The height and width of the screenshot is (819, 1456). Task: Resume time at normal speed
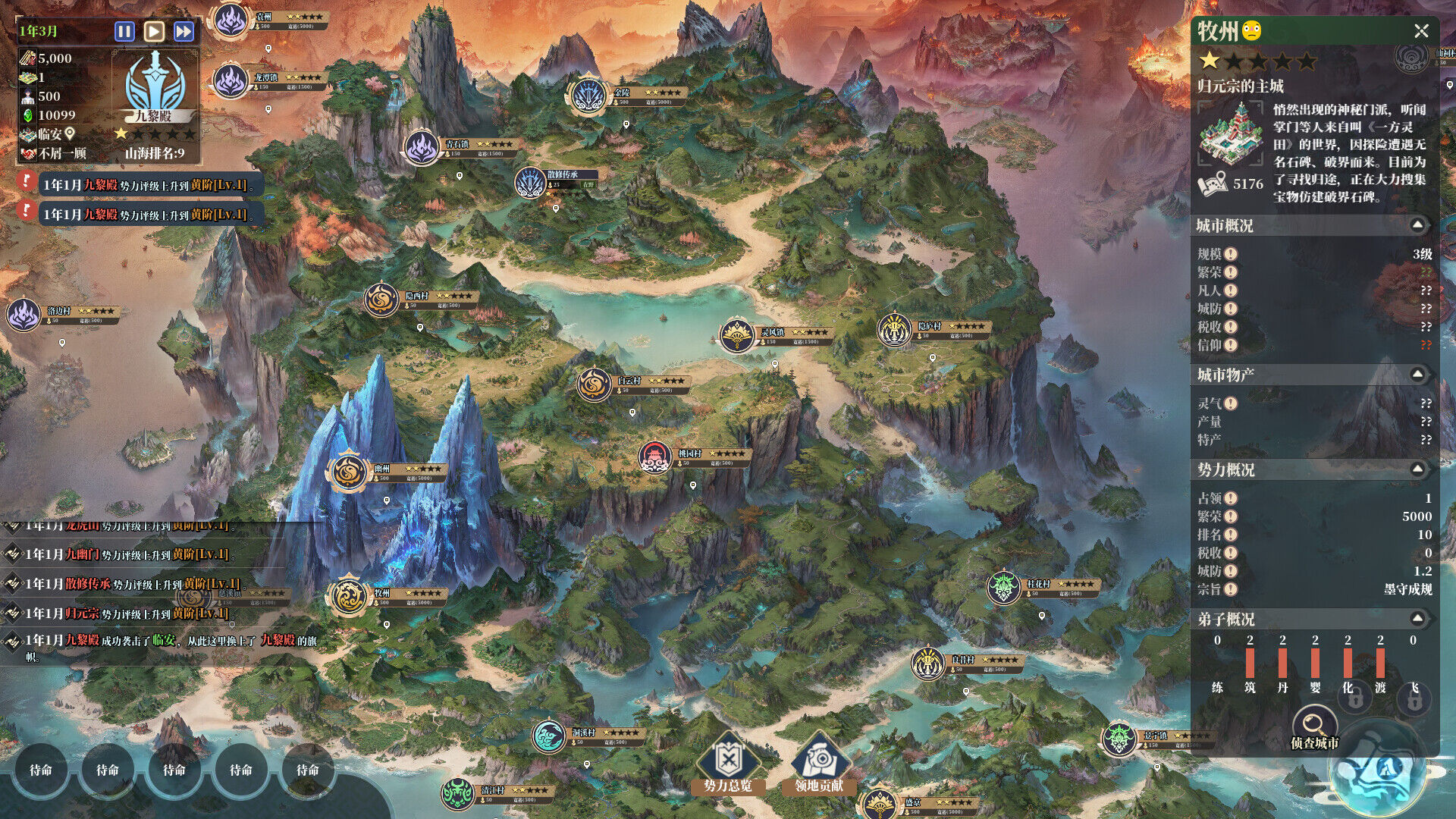[154, 31]
